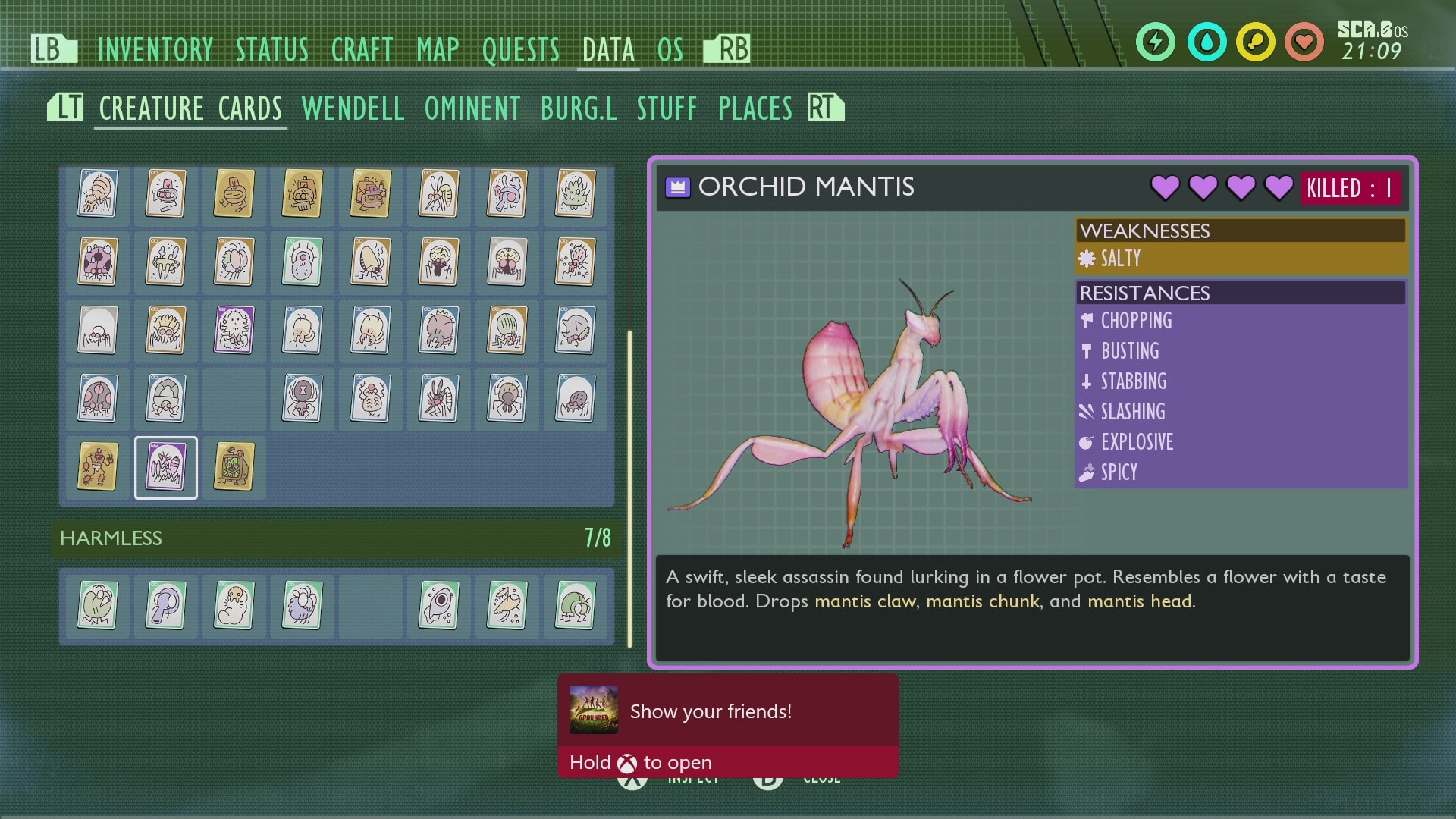
Task: Choose the green-bordered grub card
Action: click(x=234, y=605)
